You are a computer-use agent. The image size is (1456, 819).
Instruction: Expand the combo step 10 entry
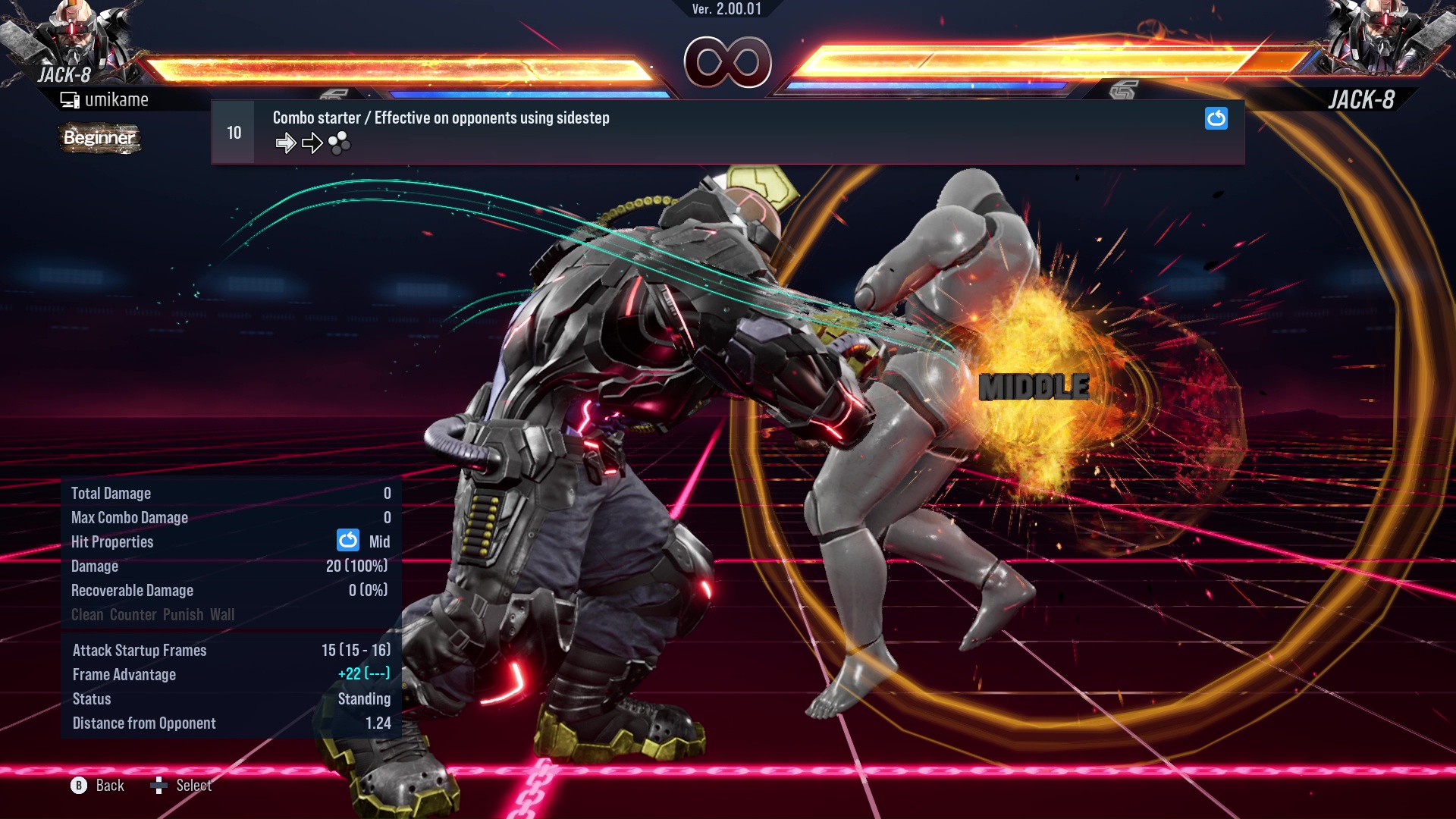coord(233,131)
